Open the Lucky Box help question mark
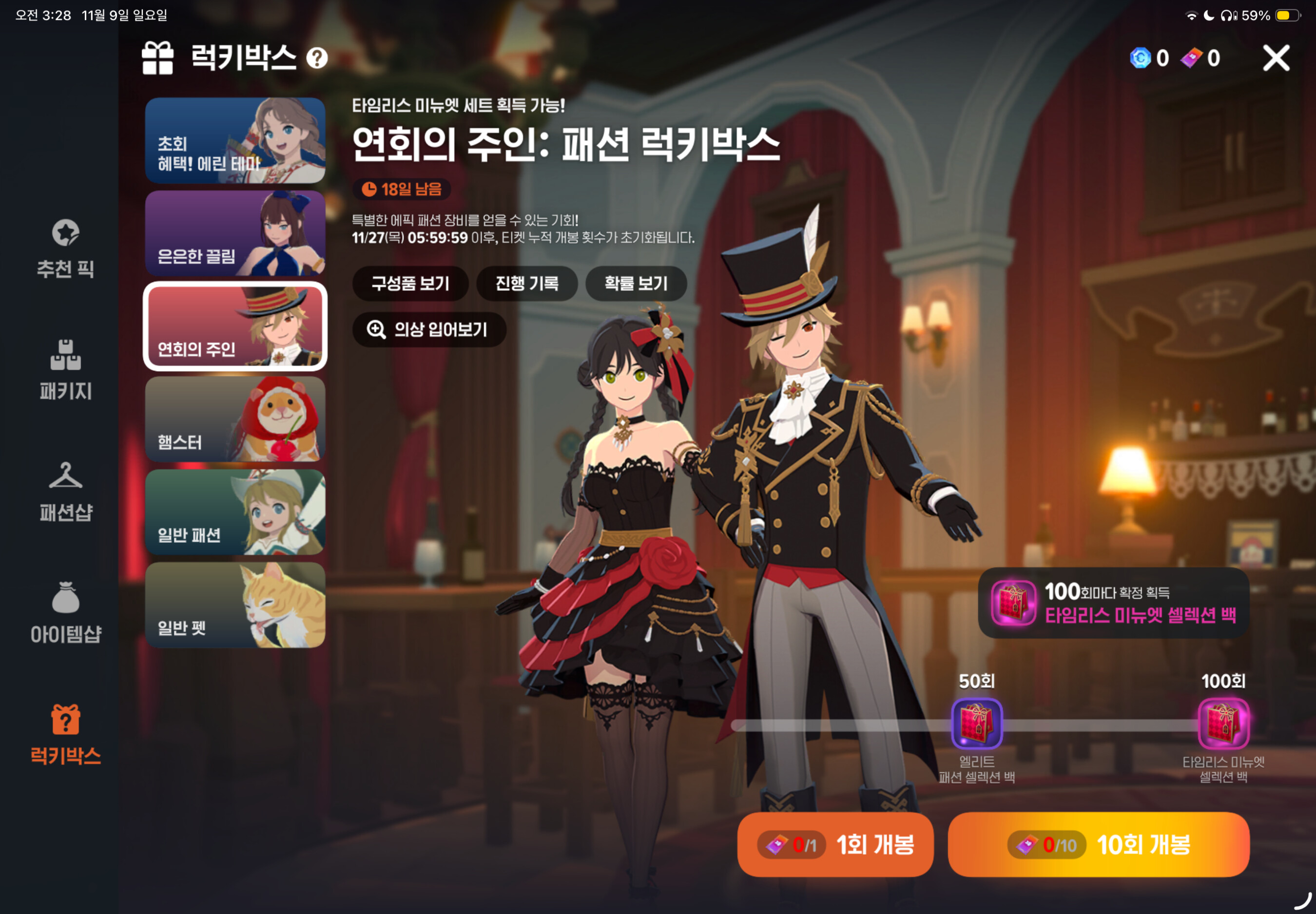1316x914 pixels. (317, 58)
